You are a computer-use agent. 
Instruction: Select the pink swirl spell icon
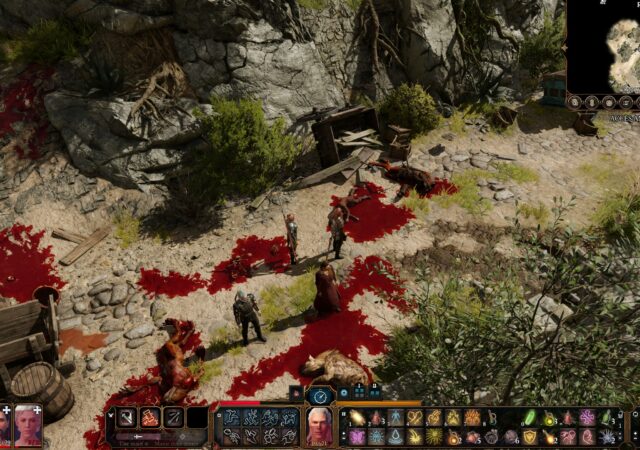pos(587,417)
